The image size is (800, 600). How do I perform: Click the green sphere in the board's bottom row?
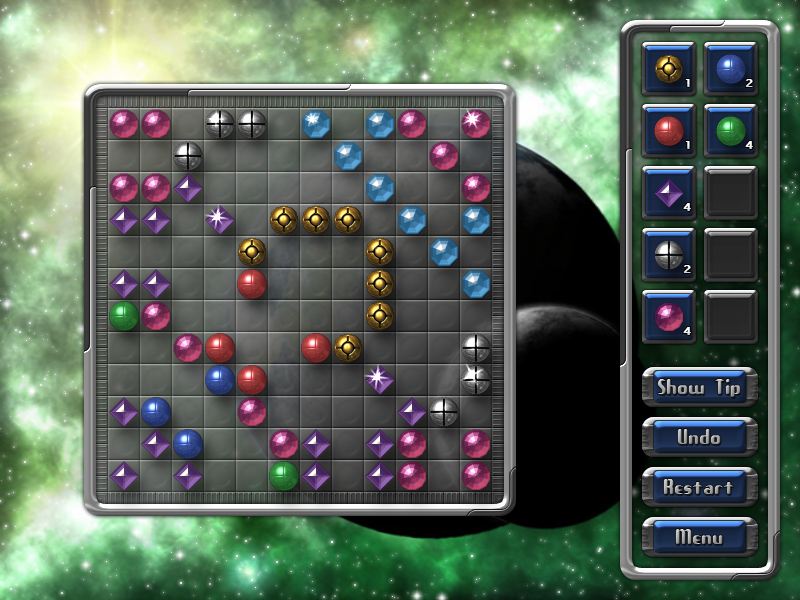284,475
